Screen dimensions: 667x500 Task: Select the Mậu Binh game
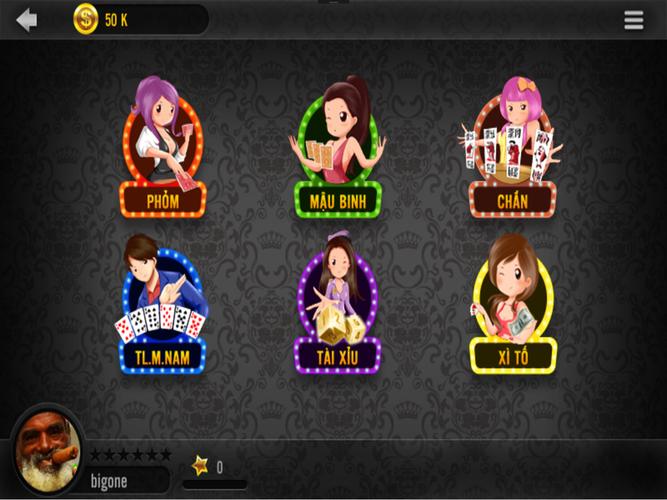tap(337, 148)
